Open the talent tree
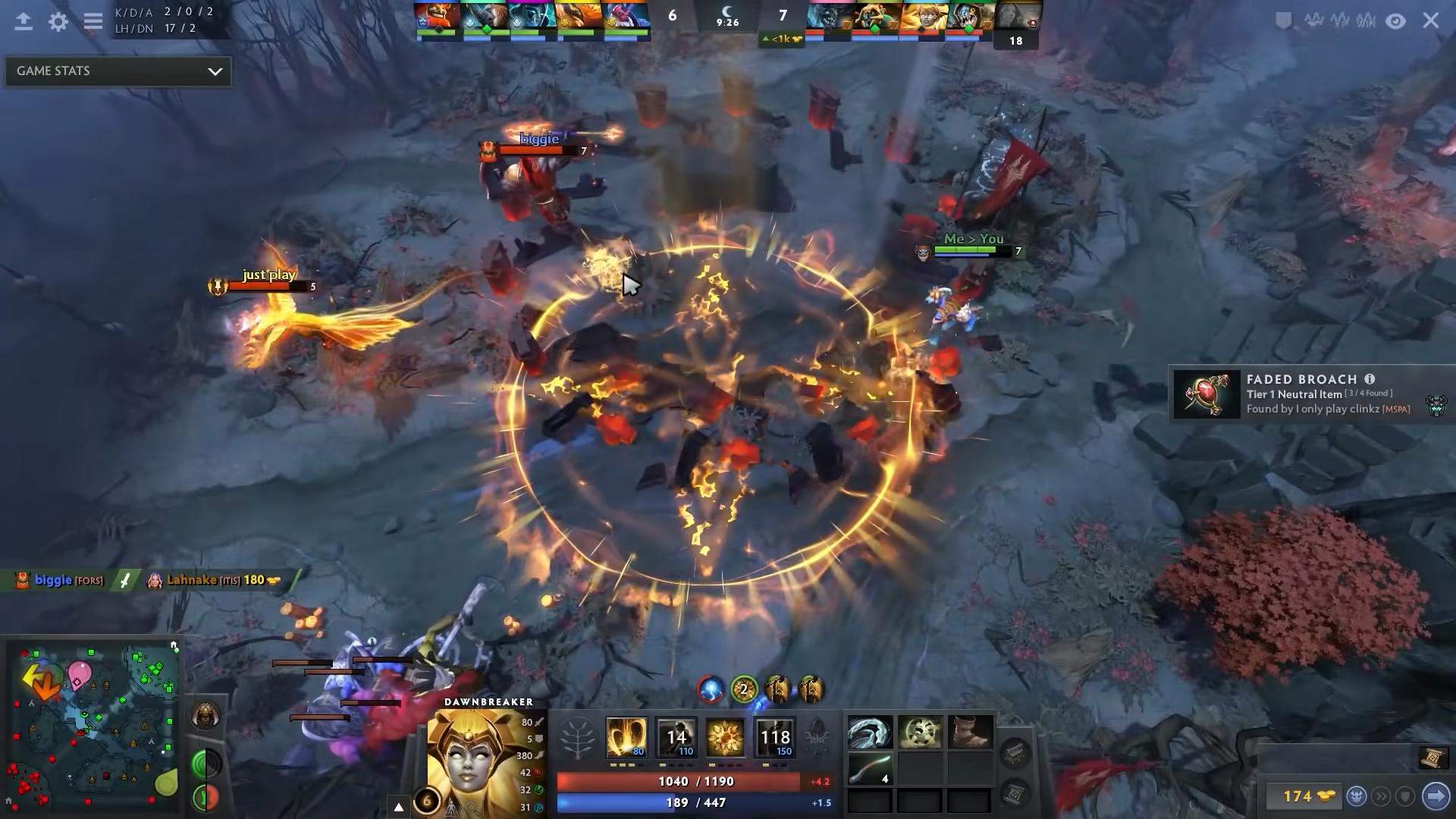Screen dimensions: 1456x819 [x=577, y=738]
